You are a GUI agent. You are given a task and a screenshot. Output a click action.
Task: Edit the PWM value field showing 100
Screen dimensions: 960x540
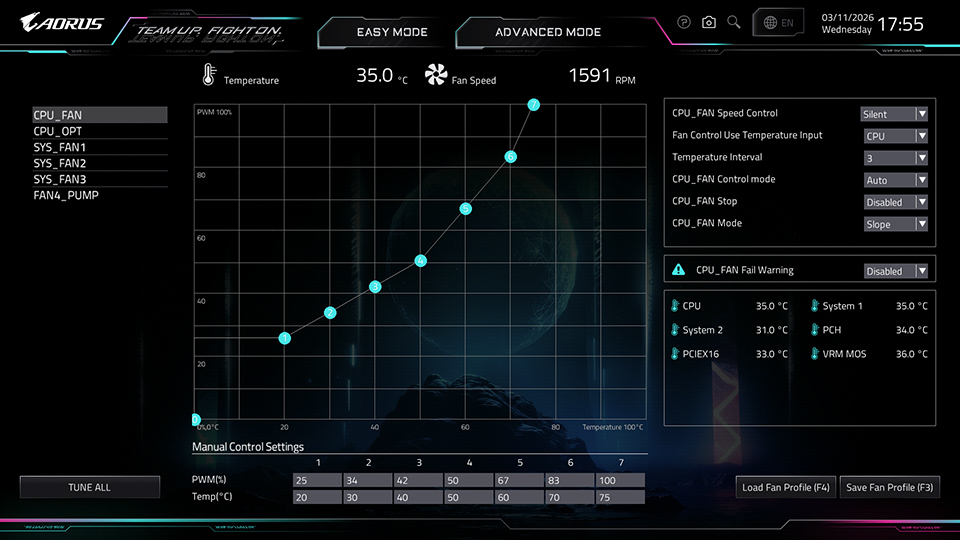click(x=620, y=480)
